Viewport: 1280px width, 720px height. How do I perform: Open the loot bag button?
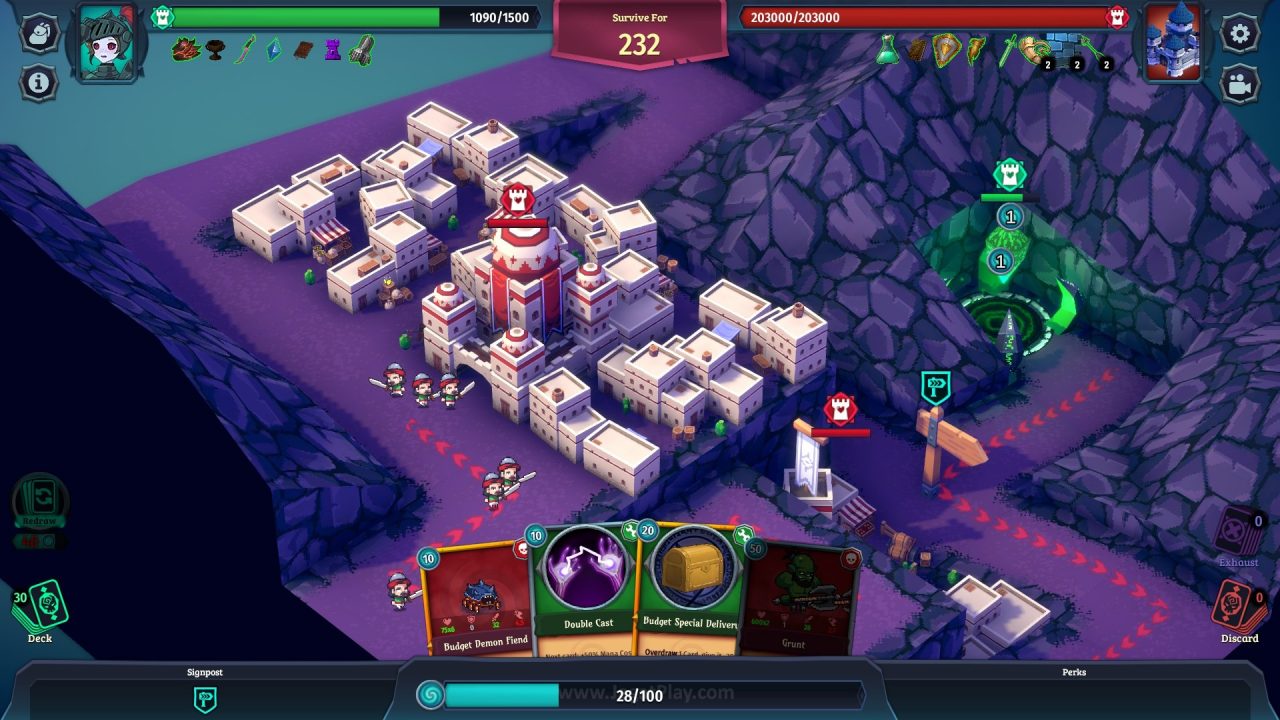39,33
